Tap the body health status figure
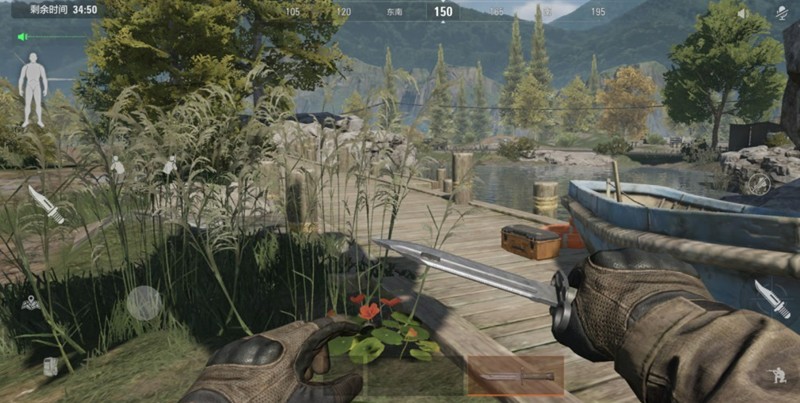Screen dimensions: 800x403 click(33, 88)
